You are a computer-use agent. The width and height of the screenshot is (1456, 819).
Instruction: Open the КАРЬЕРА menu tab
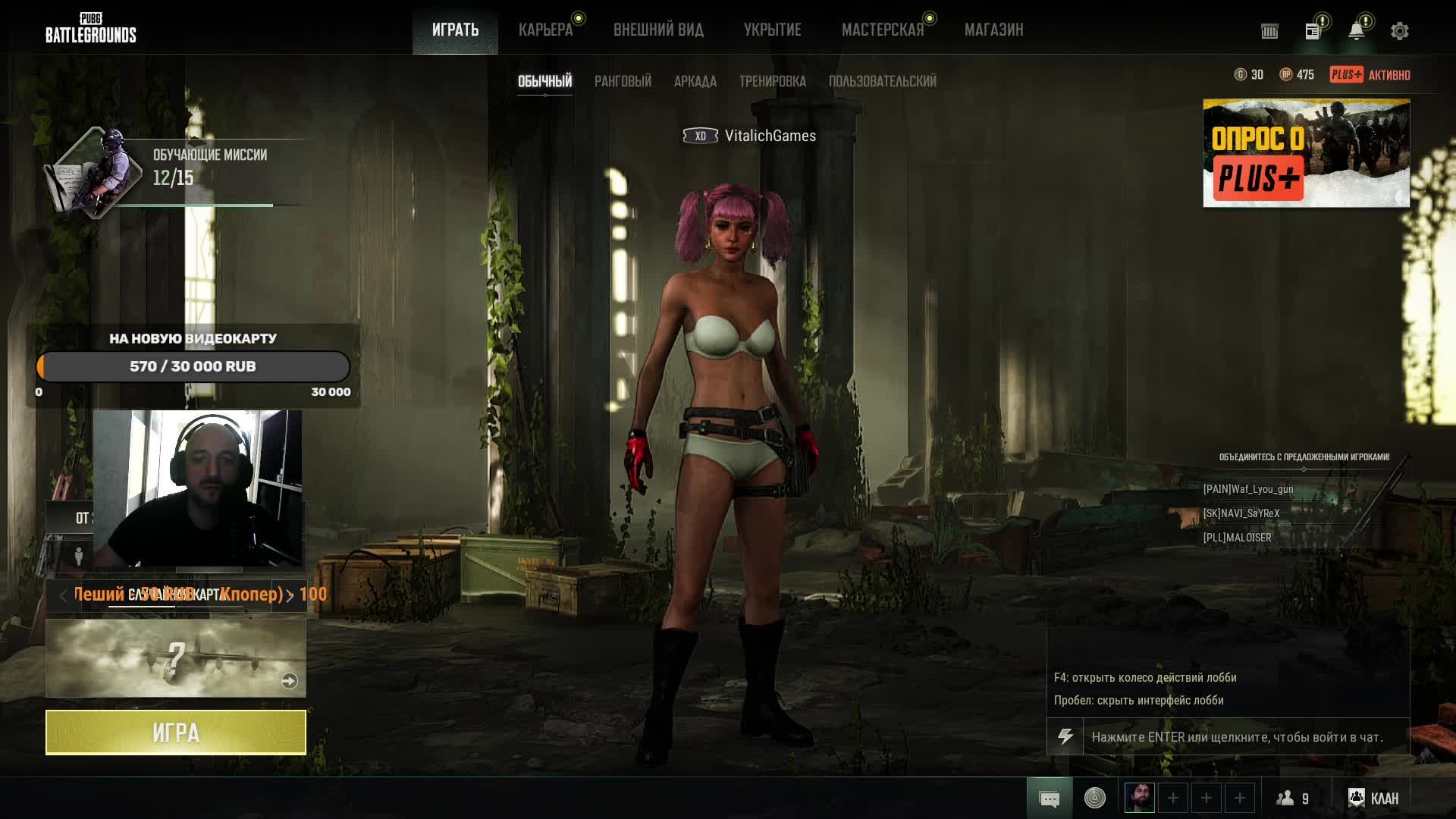point(545,30)
